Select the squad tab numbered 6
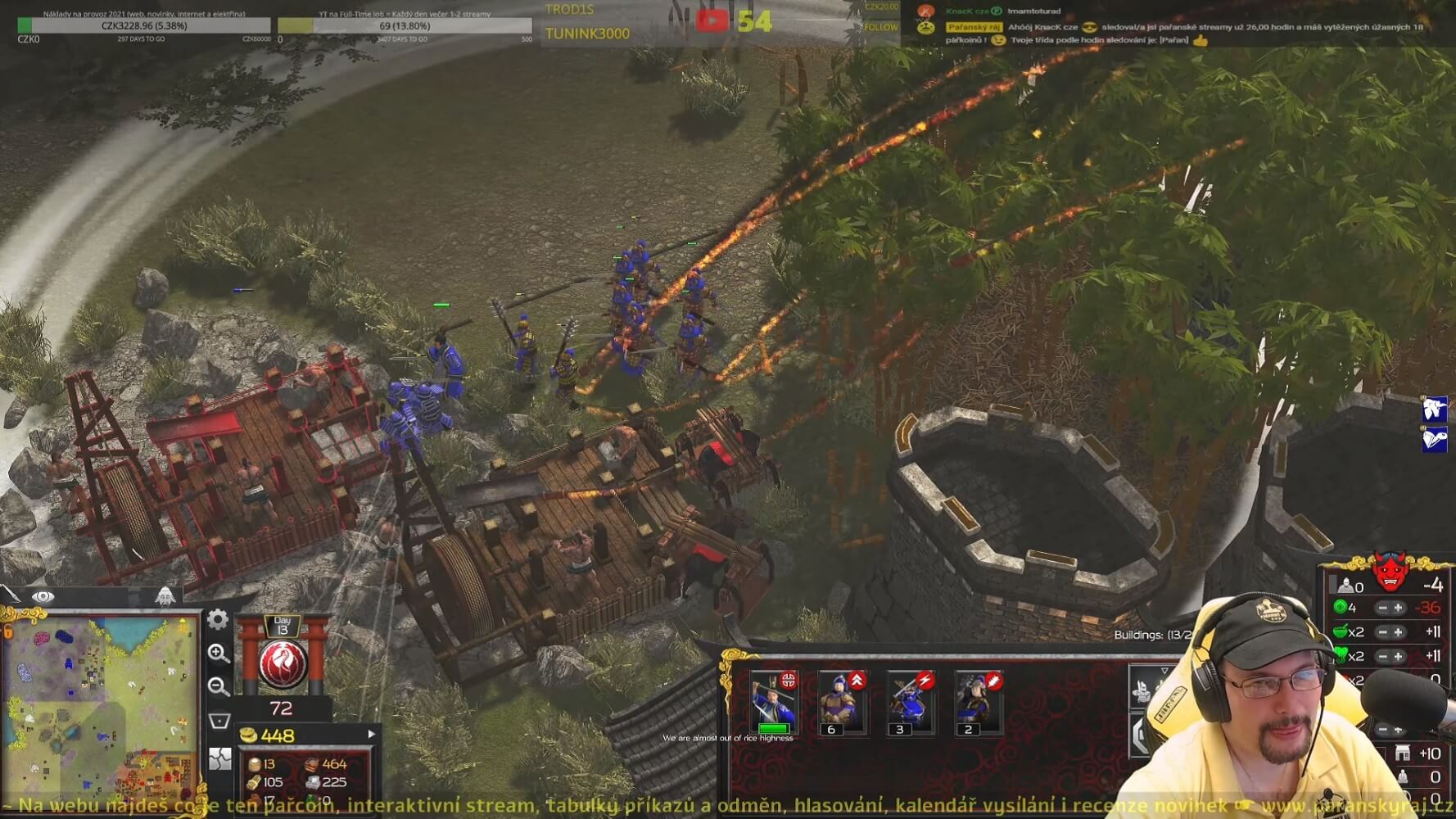 831,730
